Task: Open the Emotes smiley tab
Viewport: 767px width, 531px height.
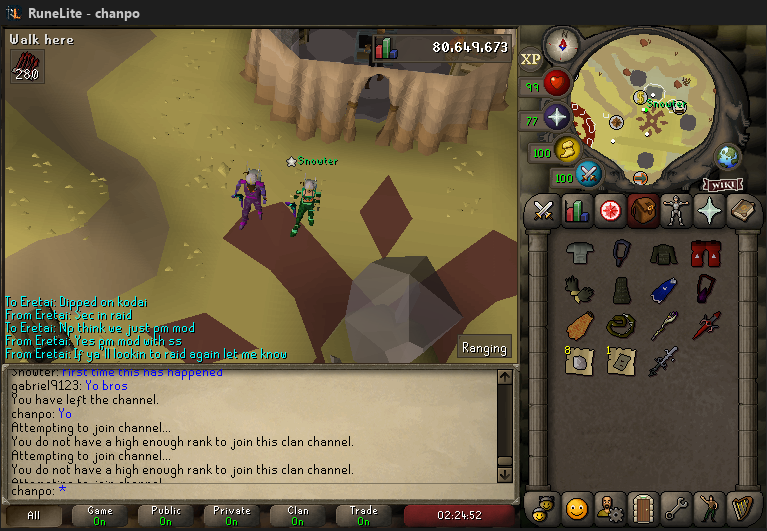Action: (575, 507)
